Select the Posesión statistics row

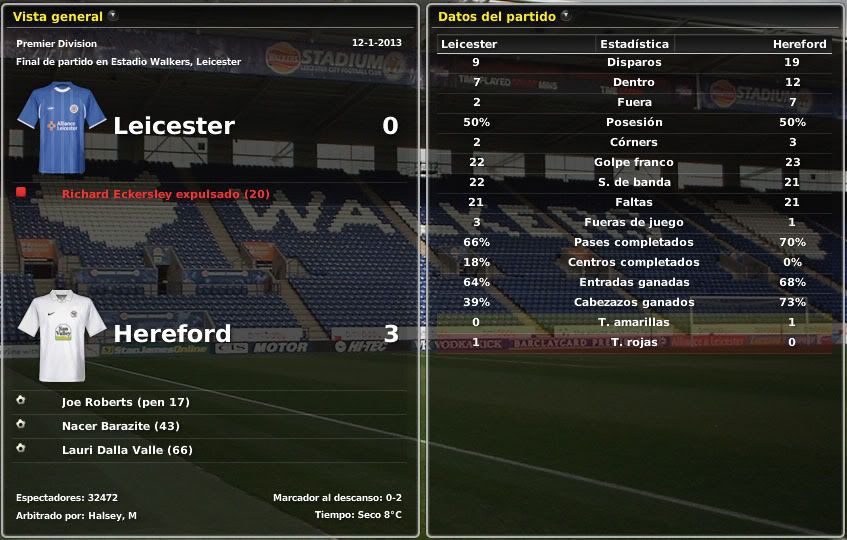pyautogui.click(x=633, y=122)
